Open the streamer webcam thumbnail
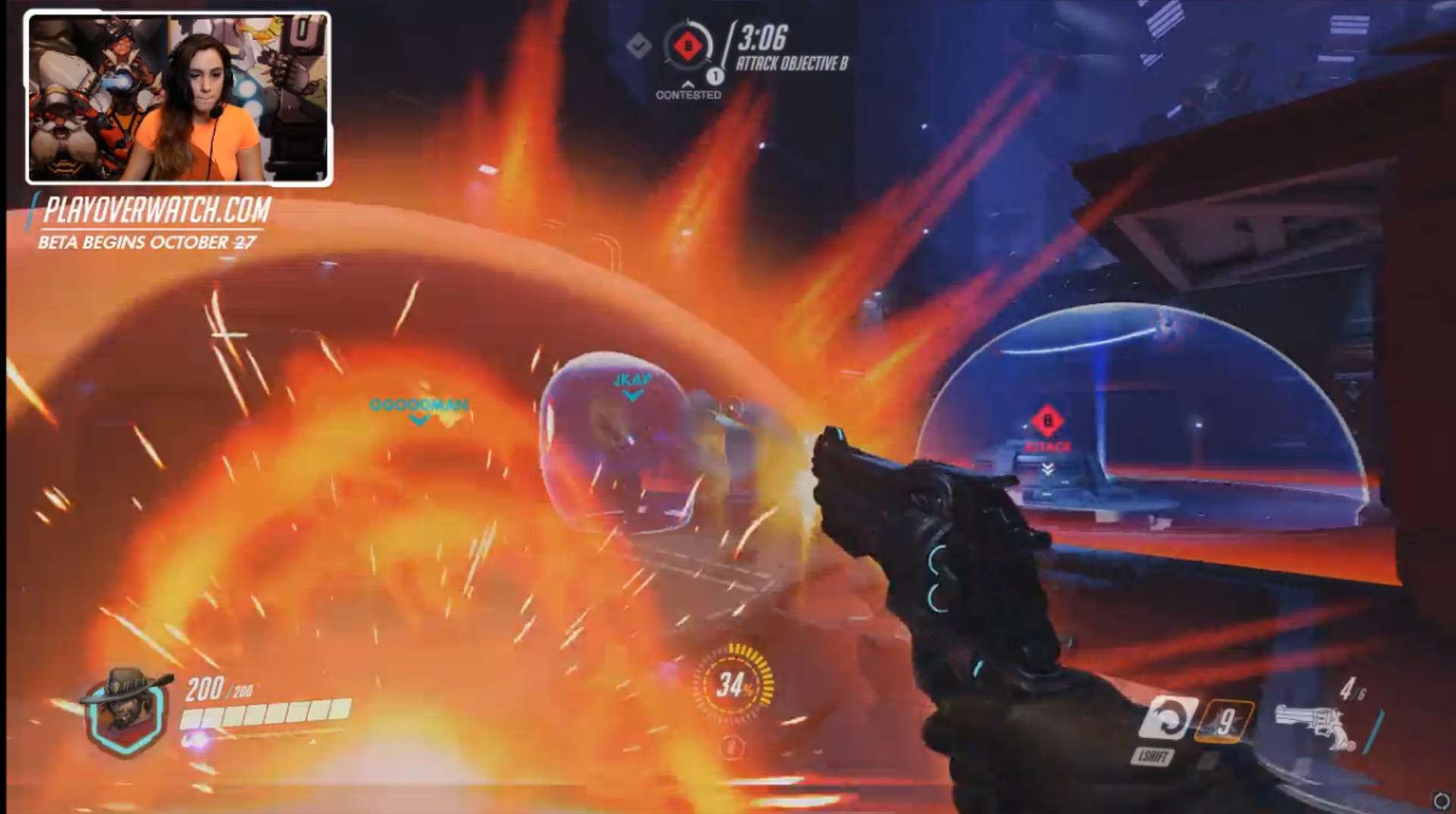The height and width of the screenshot is (814, 1456). (x=179, y=98)
